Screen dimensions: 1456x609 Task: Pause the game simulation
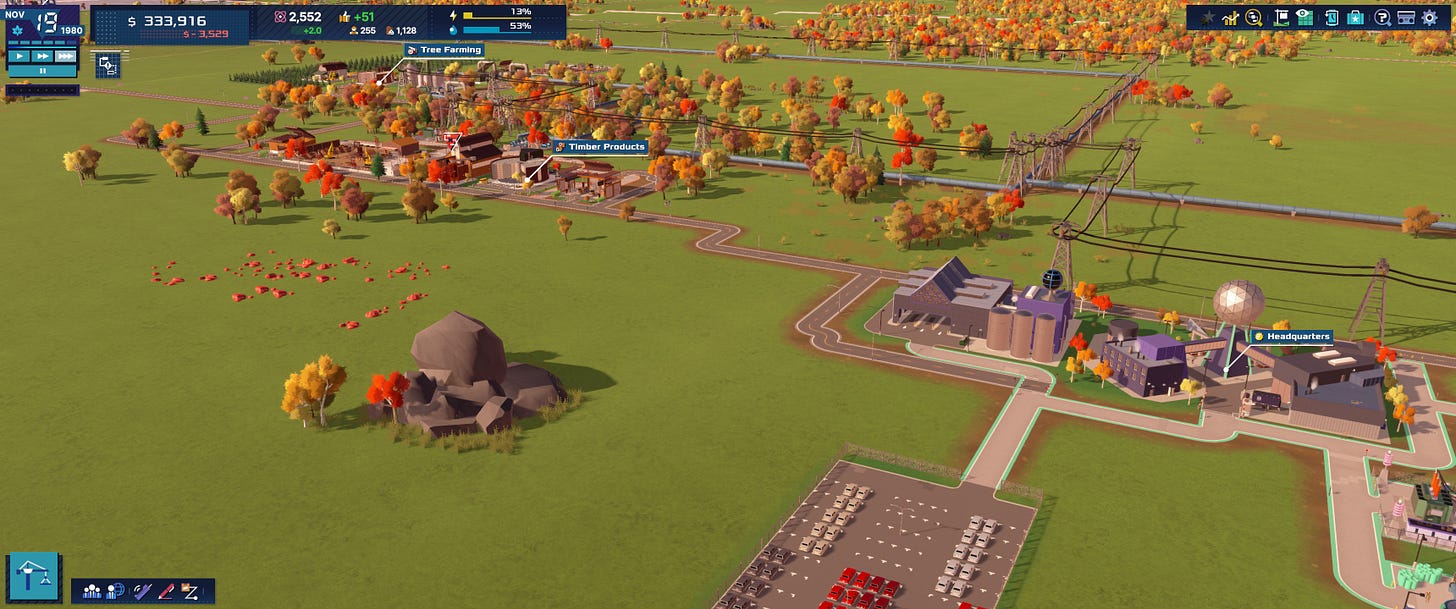(41, 71)
